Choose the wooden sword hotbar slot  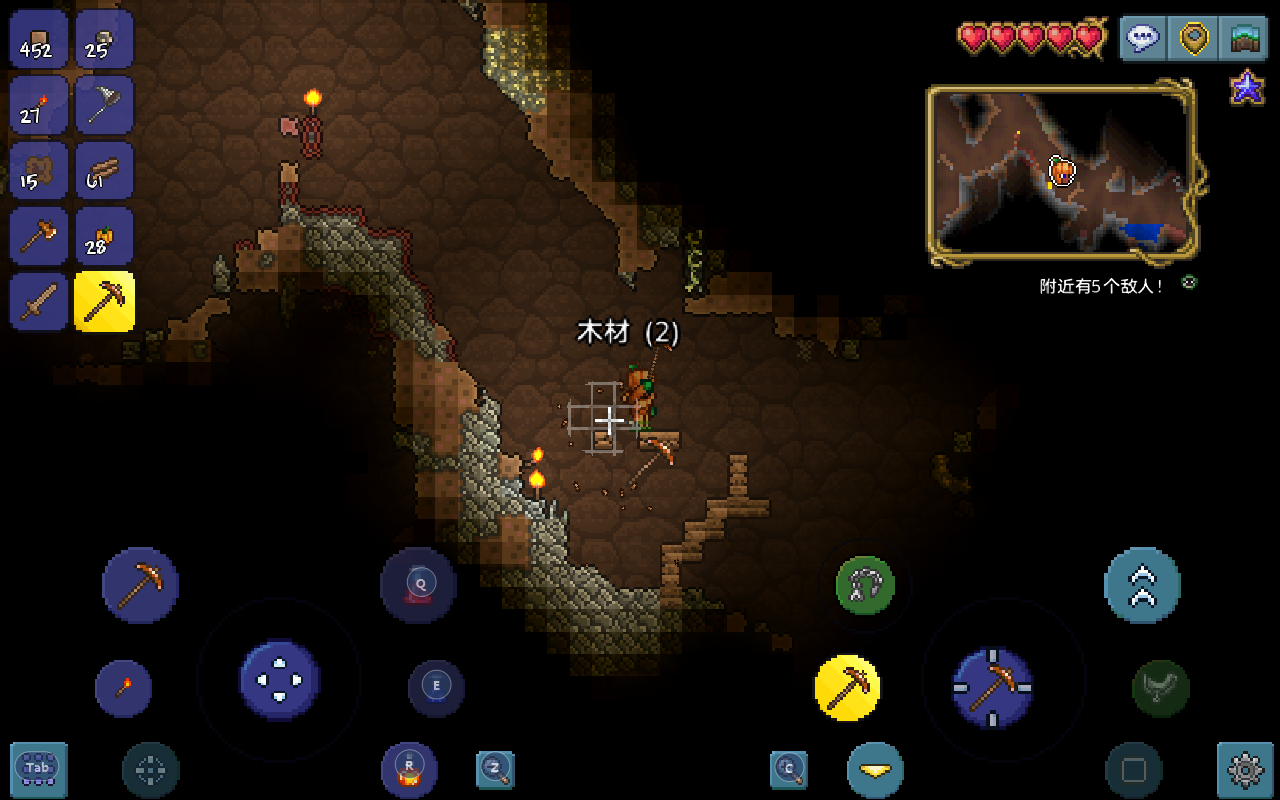39,301
